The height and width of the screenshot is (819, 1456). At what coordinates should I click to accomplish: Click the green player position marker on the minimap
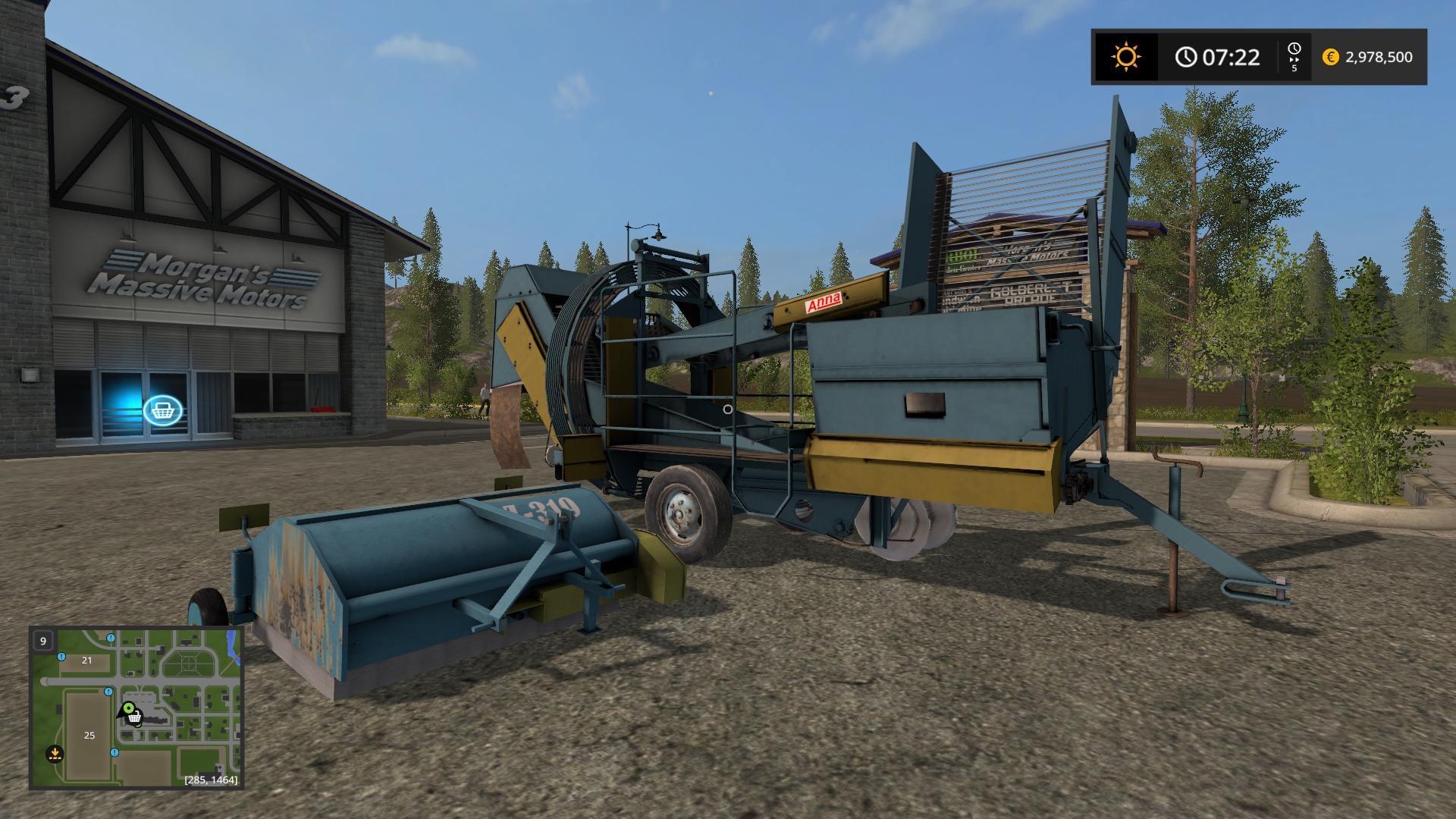pyautogui.click(x=128, y=710)
